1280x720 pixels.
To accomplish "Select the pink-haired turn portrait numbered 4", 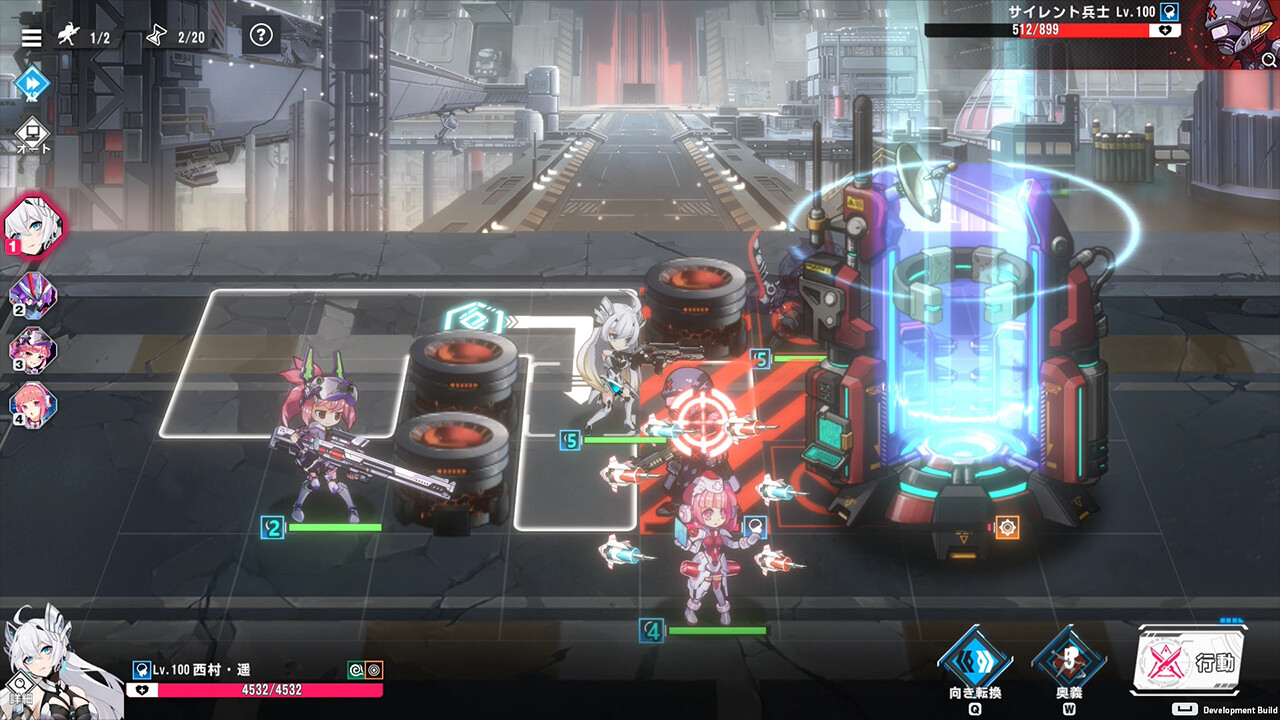I will tap(33, 404).
